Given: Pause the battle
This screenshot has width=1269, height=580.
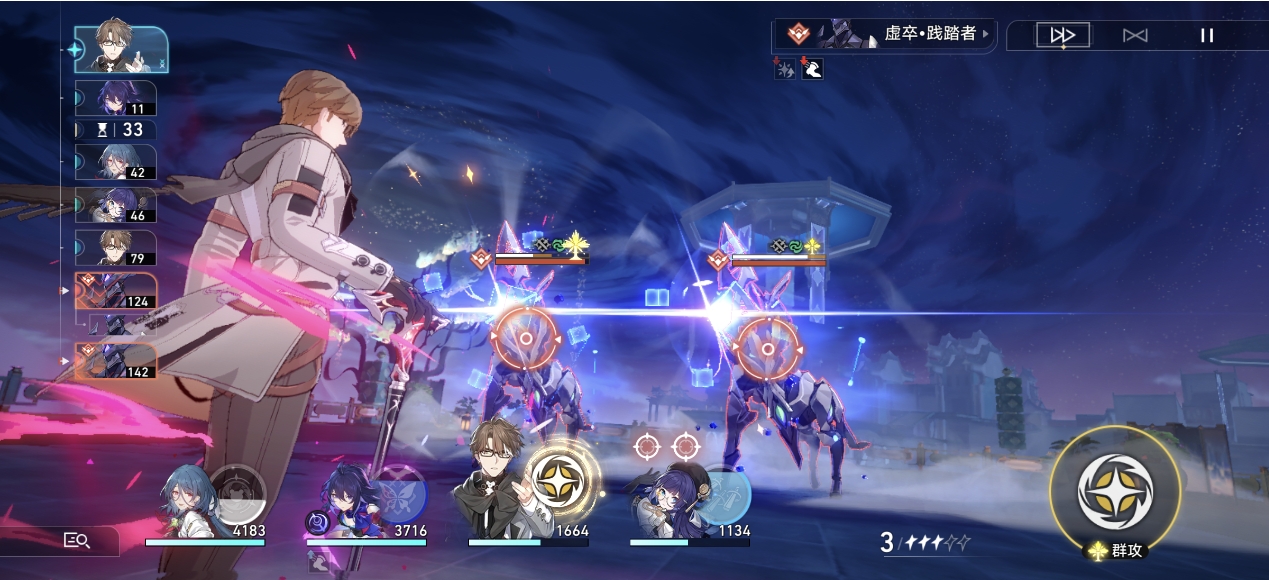Looking at the screenshot, I should [x=1207, y=35].
